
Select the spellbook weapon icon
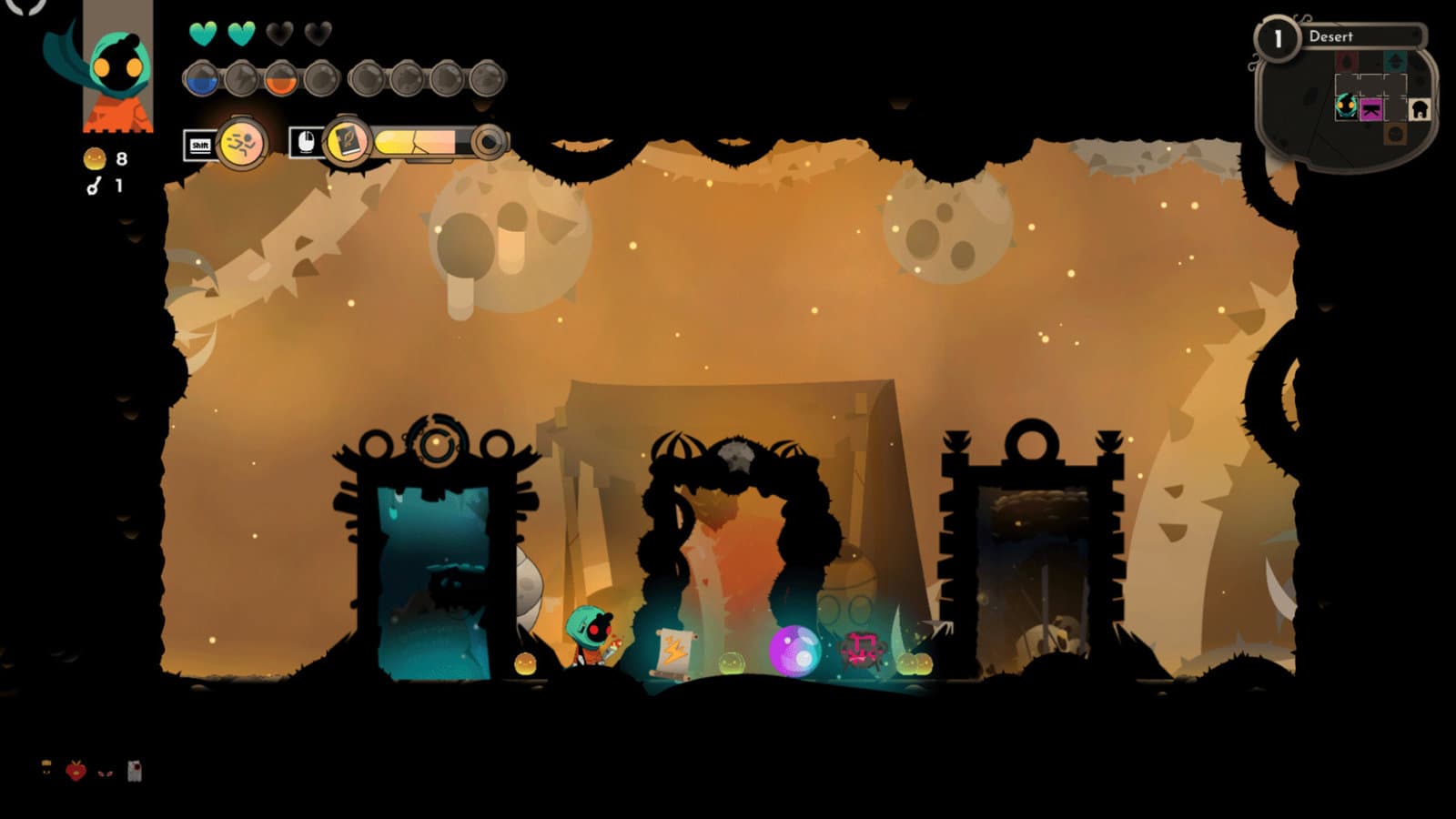pos(347,142)
